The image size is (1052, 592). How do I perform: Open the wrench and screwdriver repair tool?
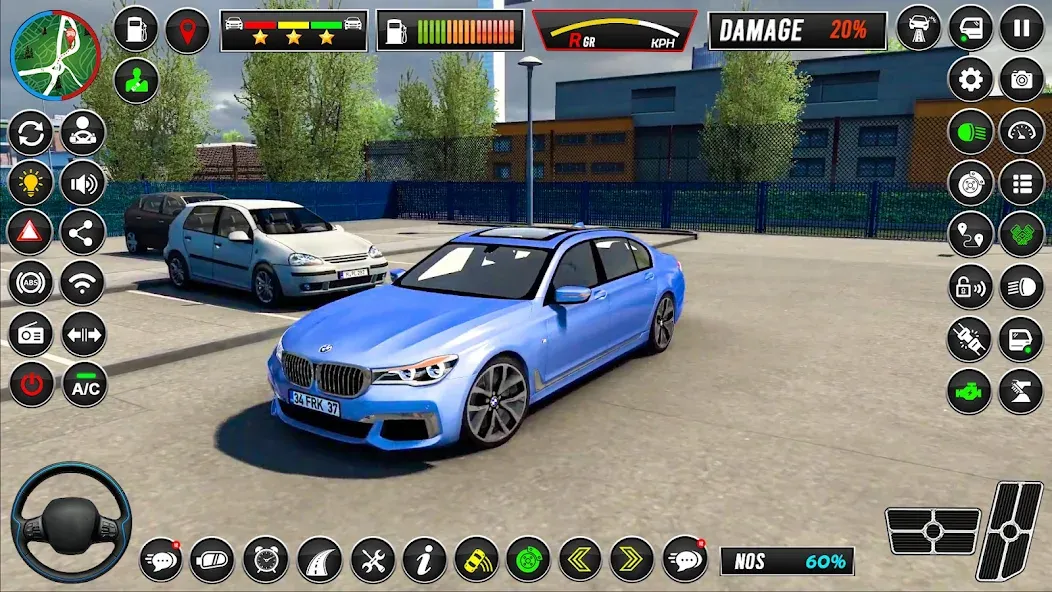pos(372,559)
